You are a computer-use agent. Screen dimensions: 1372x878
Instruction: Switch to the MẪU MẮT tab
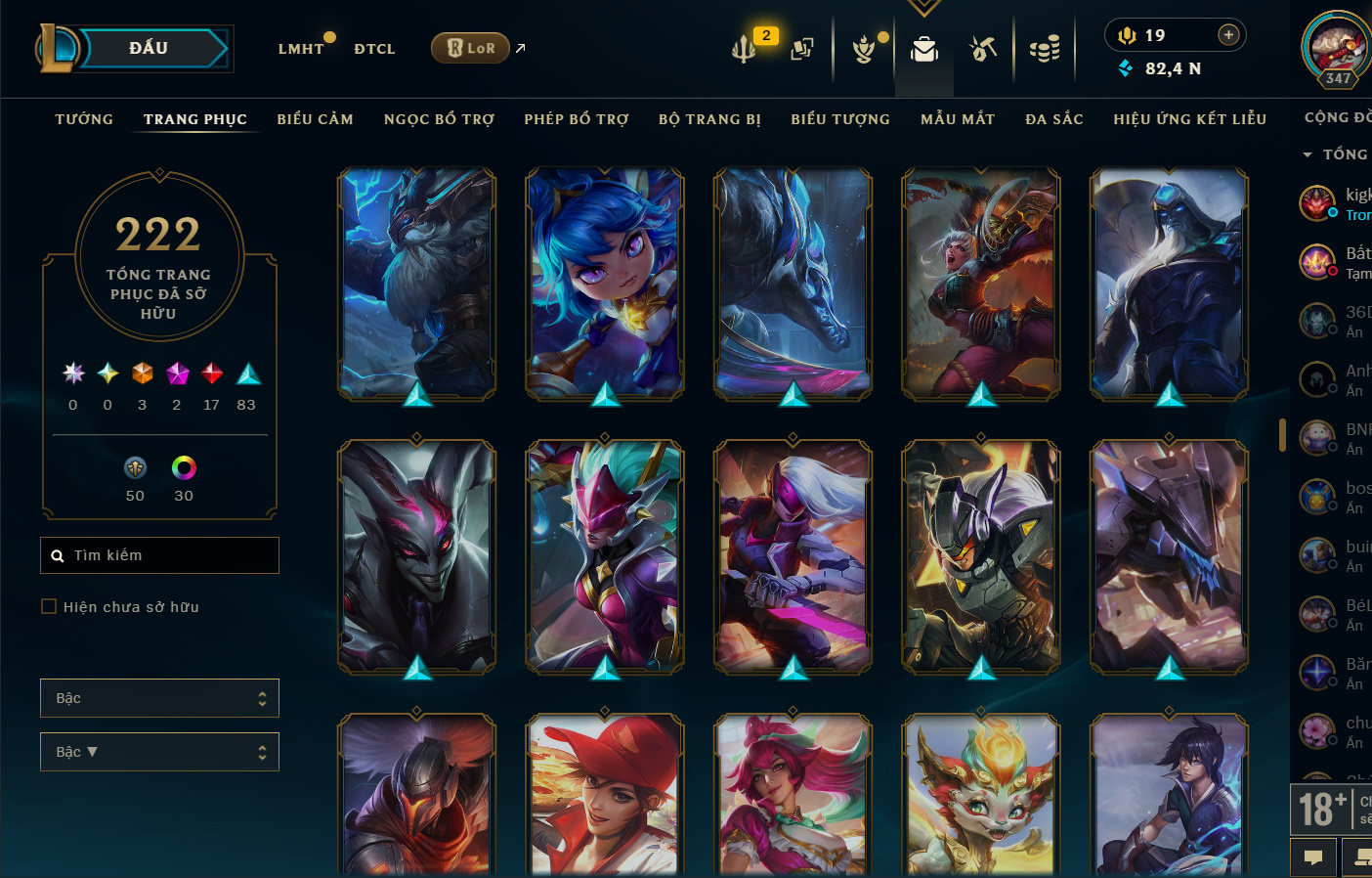click(958, 119)
